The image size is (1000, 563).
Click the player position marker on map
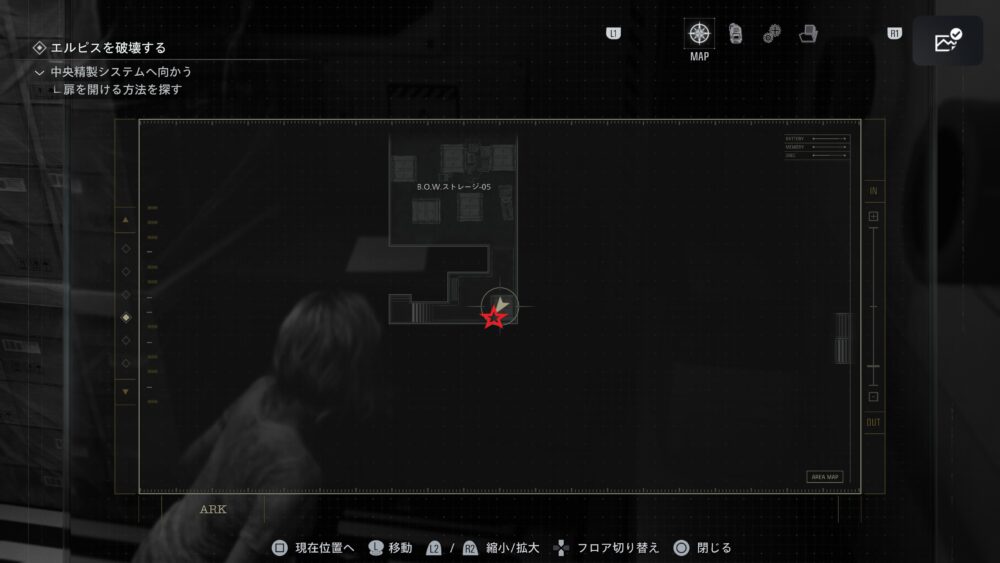pyautogui.click(x=498, y=306)
